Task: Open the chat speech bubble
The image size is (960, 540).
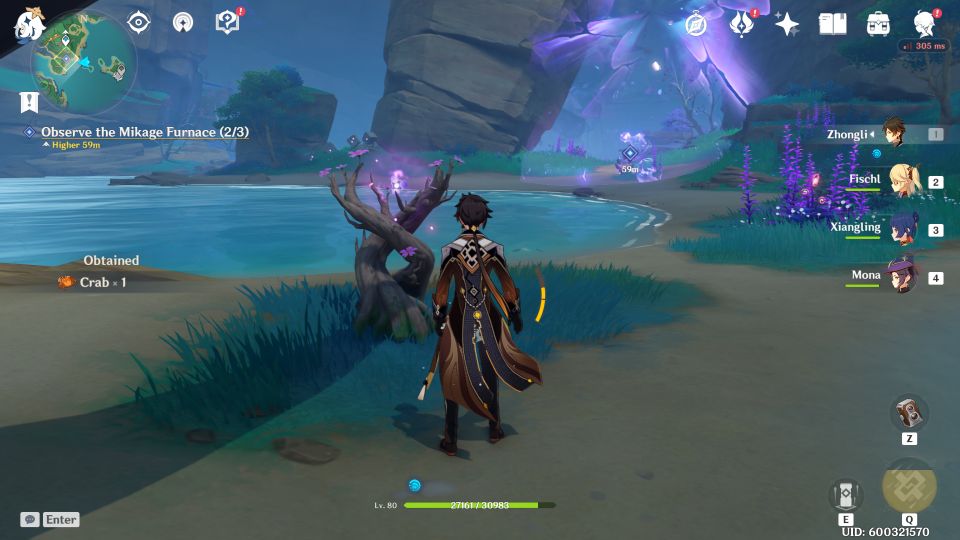Action: click(x=30, y=520)
